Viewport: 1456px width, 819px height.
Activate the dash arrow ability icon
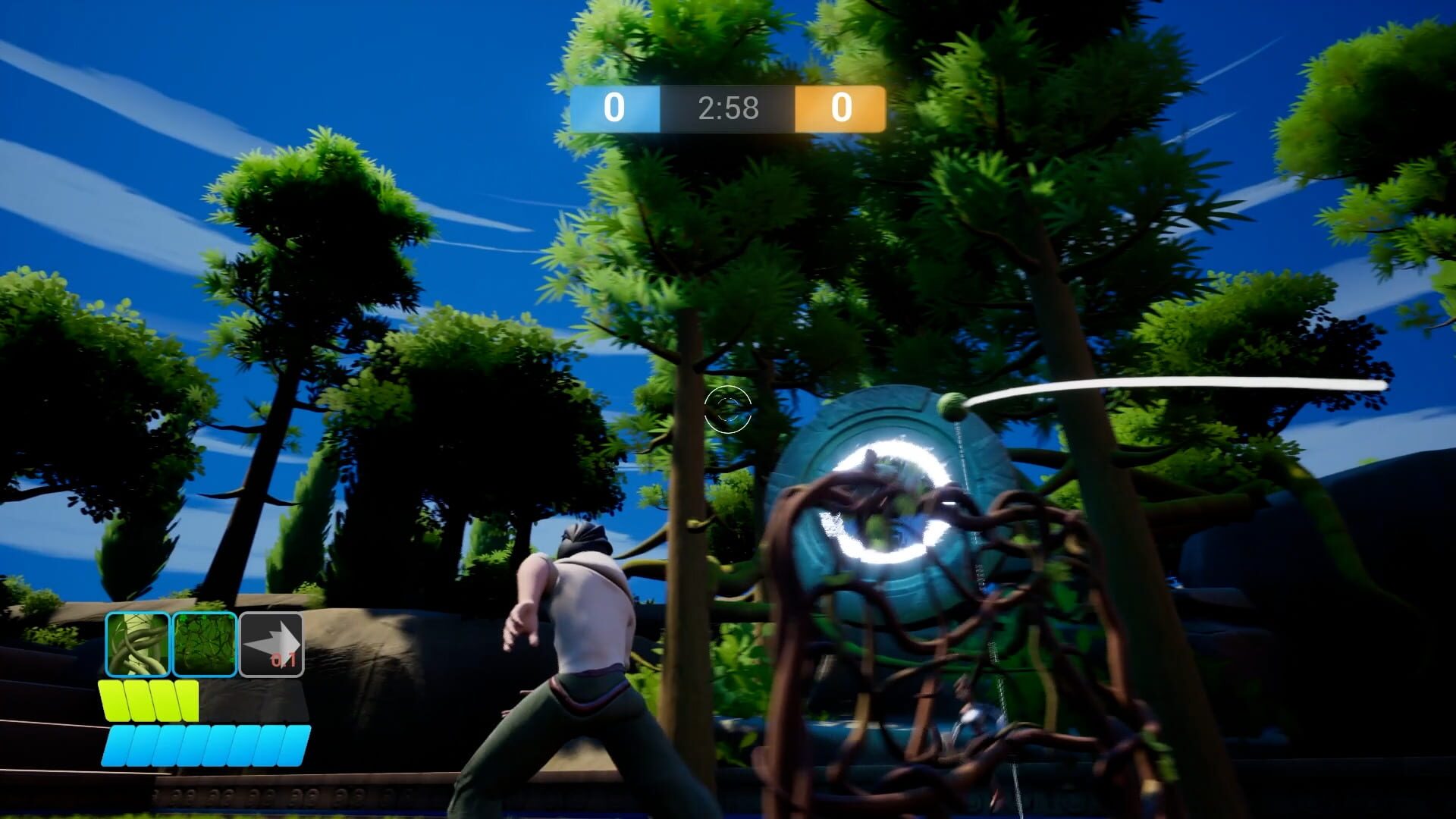[270, 643]
